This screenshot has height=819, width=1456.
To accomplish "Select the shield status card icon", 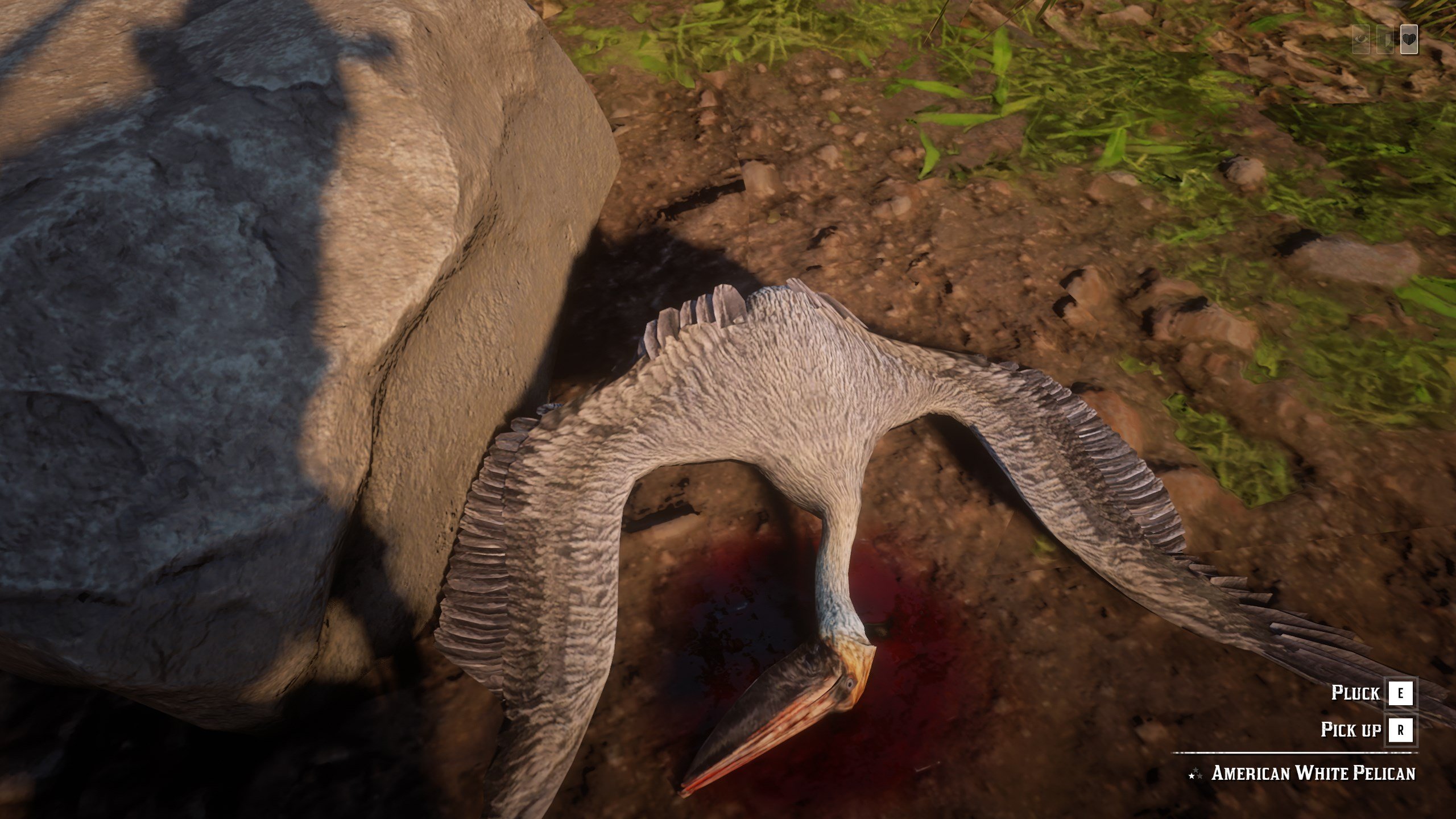I will point(1385,40).
